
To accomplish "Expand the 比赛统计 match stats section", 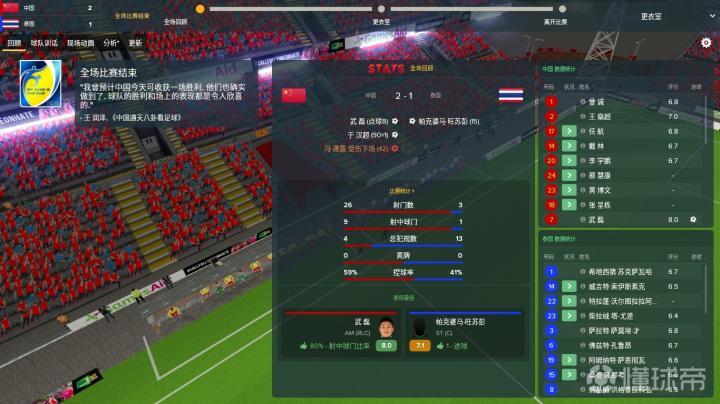I will [x=401, y=190].
